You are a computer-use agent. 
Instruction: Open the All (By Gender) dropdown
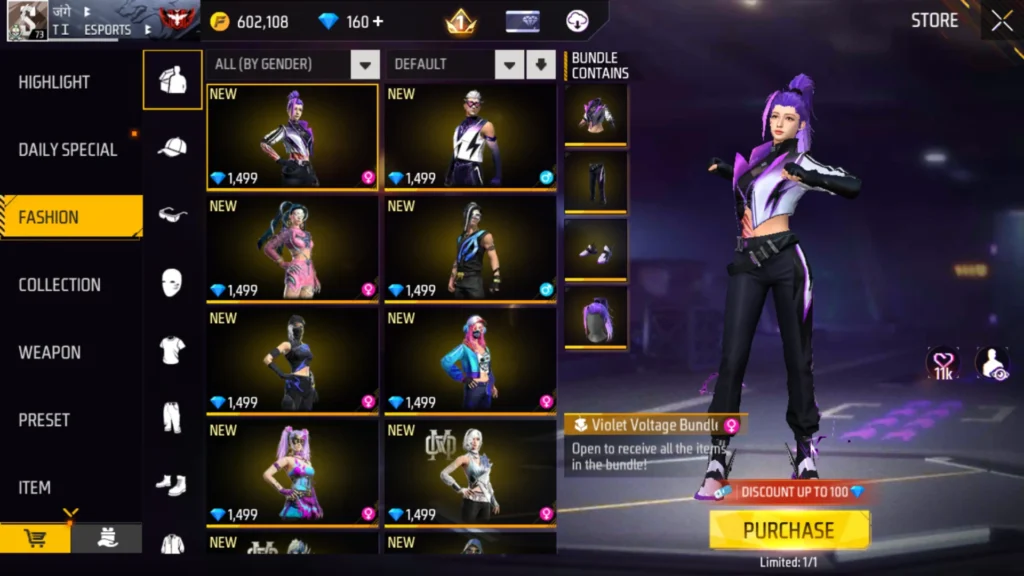pyautogui.click(x=293, y=65)
